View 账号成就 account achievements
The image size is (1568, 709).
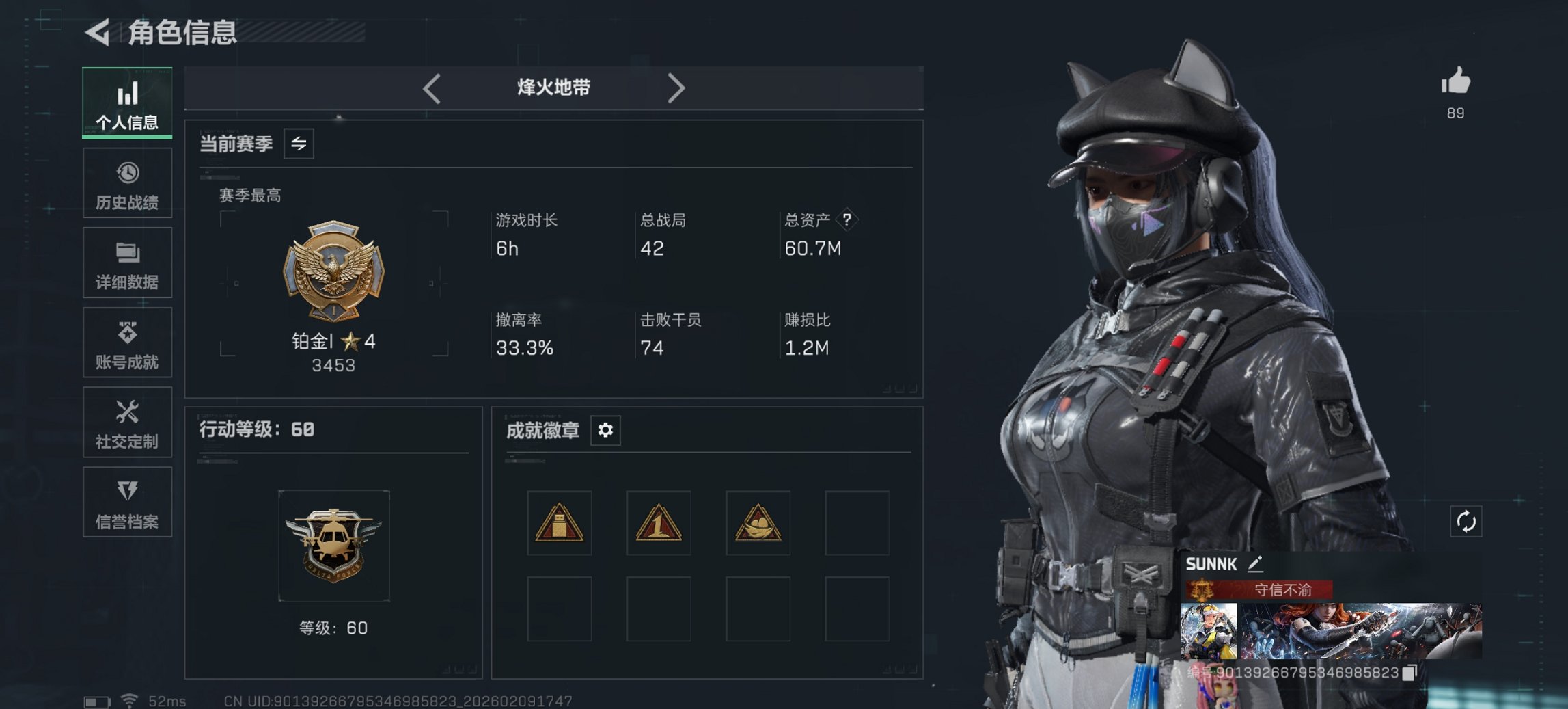pyautogui.click(x=127, y=343)
